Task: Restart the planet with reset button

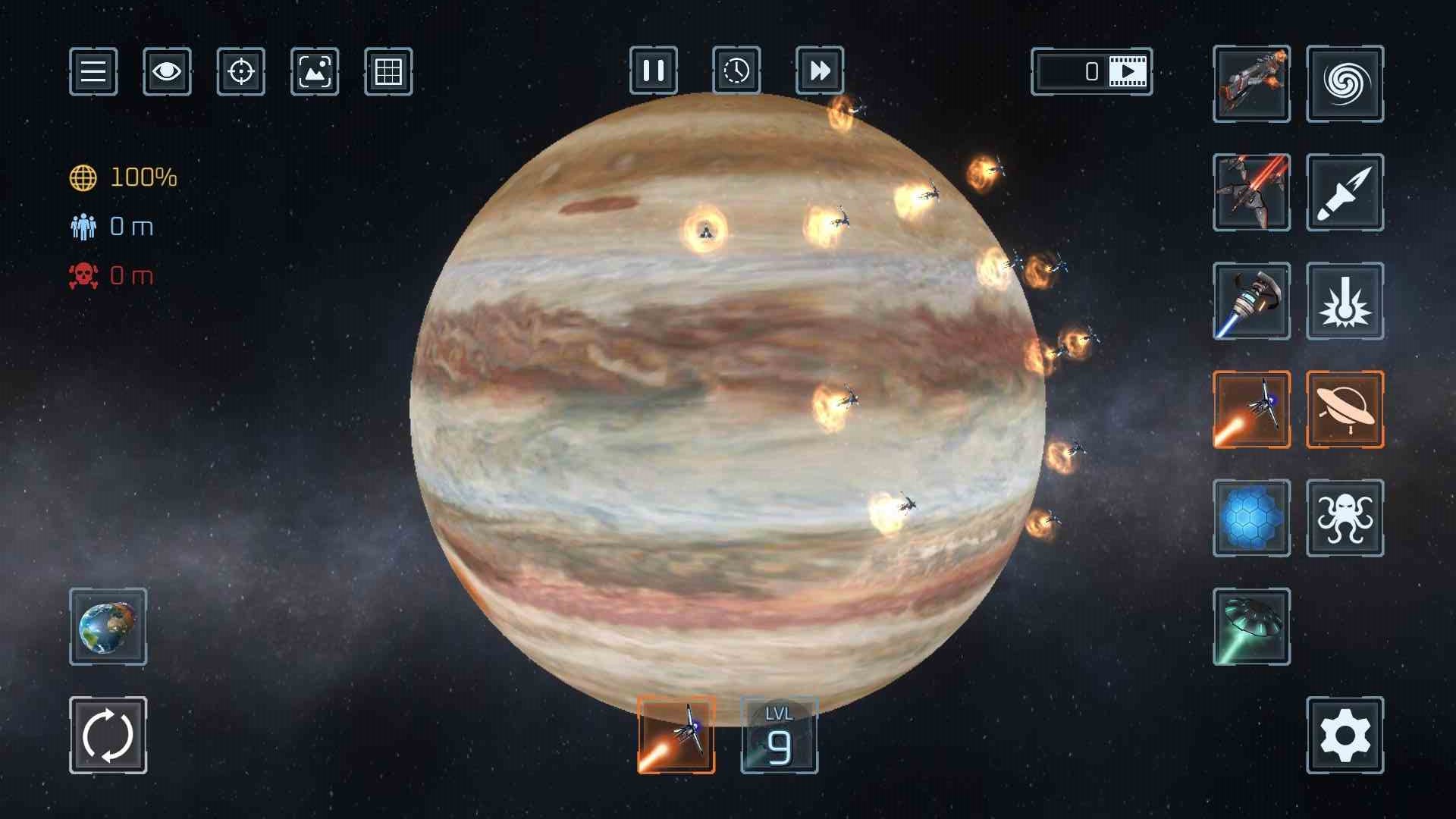Action: coord(108,734)
